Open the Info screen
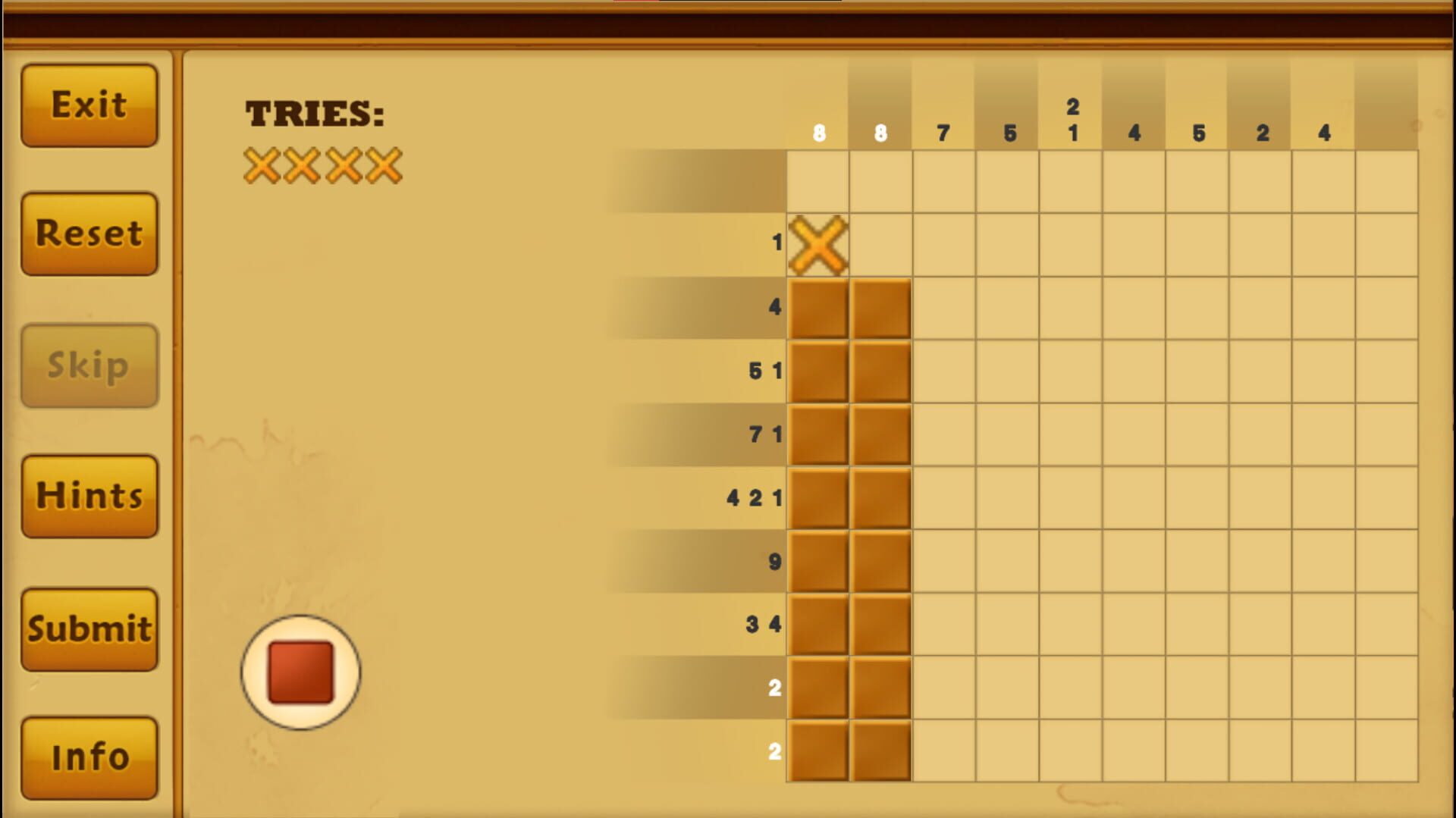1456x818 pixels. pos(89,756)
